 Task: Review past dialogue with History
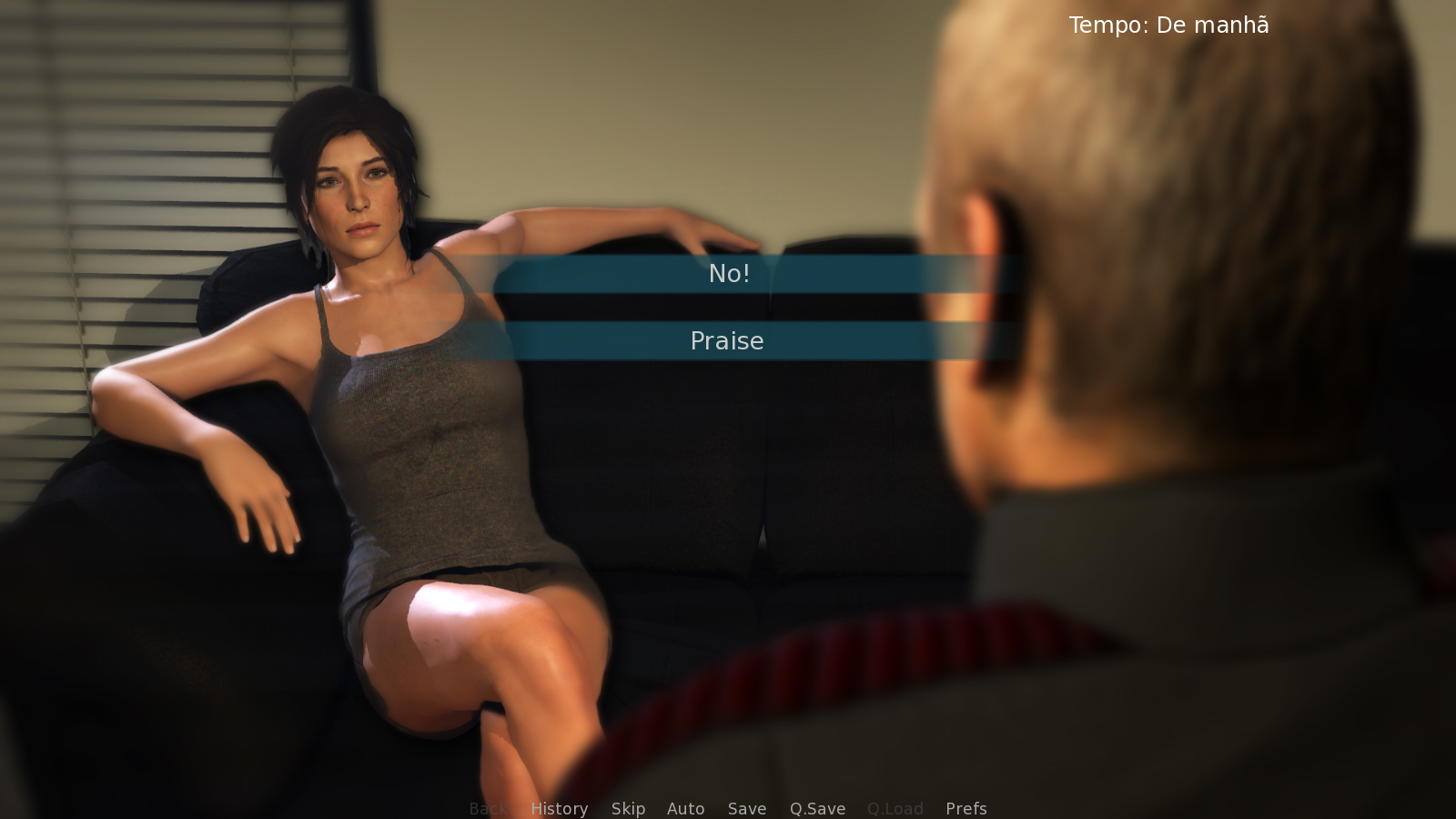pyautogui.click(x=559, y=808)
